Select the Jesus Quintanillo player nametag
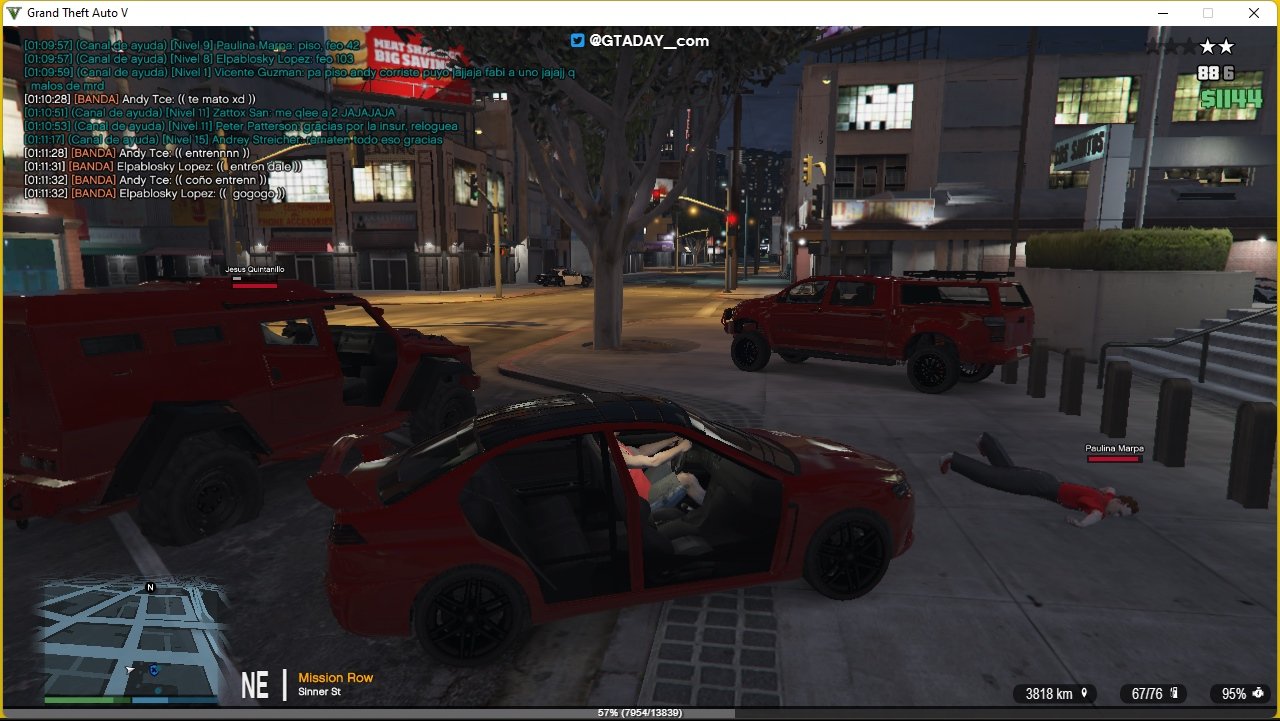 [254, 270]
